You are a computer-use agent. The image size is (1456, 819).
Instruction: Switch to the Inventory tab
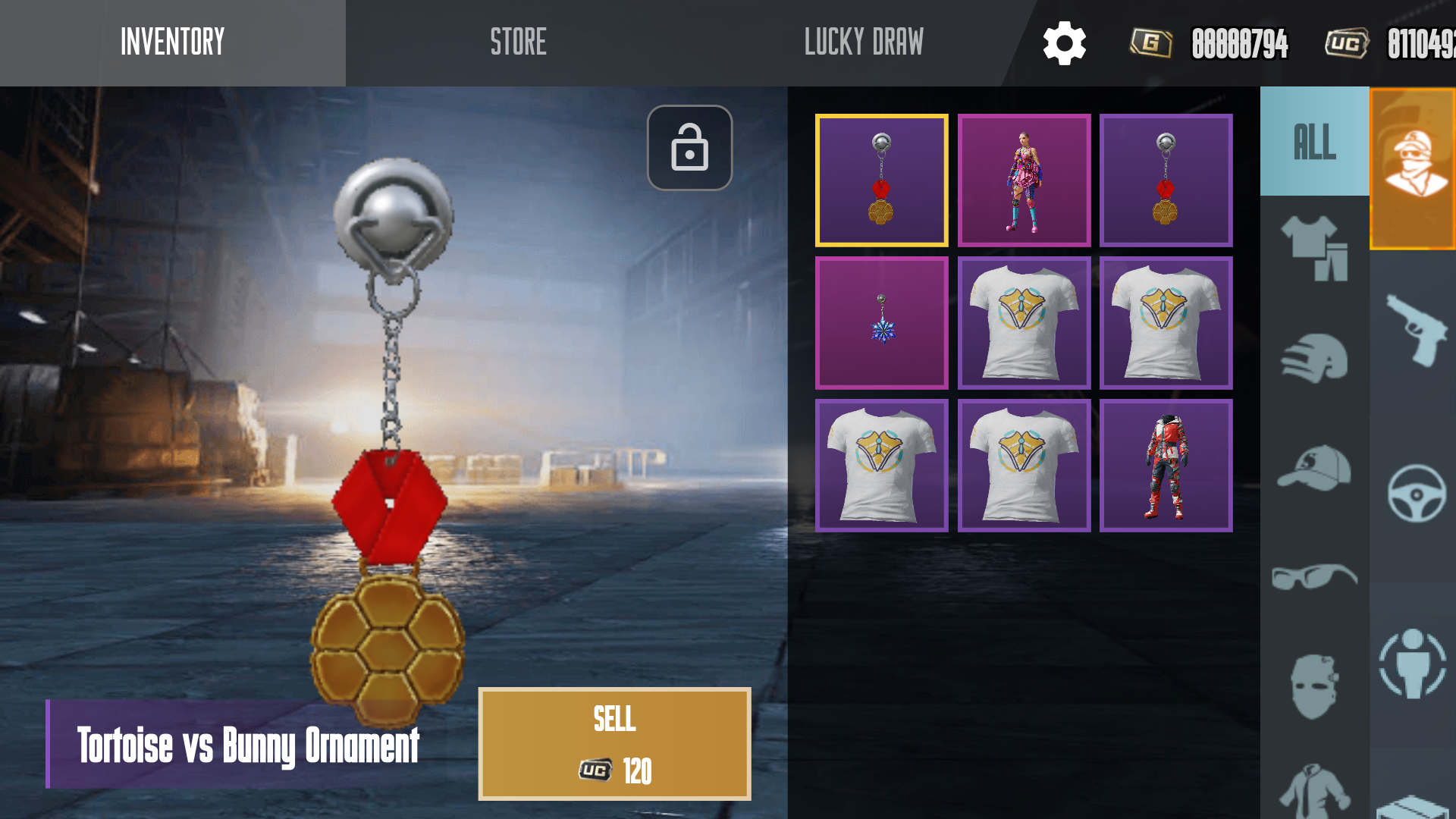click(172, 42)
